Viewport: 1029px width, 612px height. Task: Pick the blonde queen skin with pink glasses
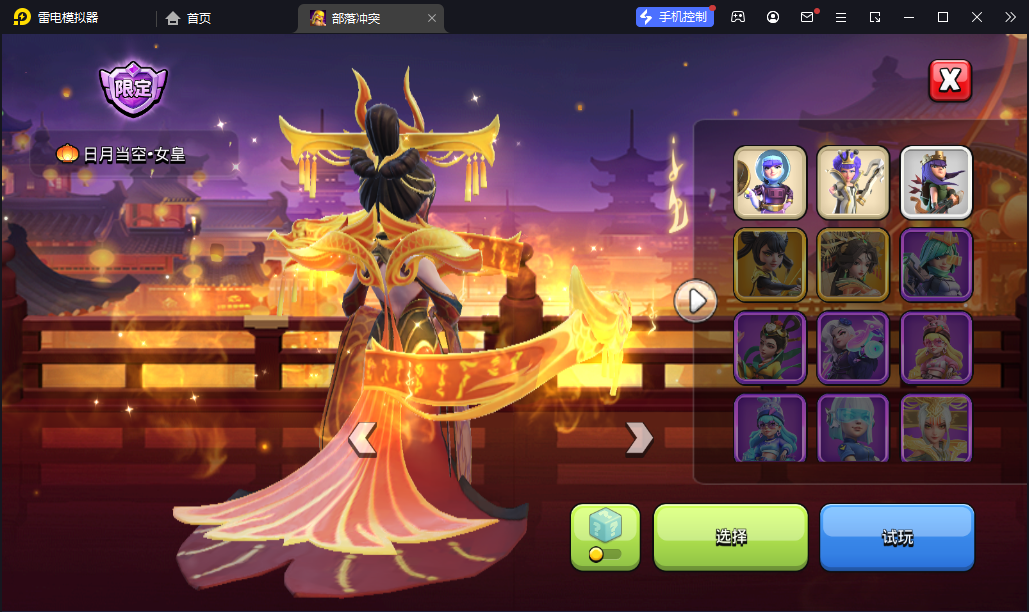point(936,347)
